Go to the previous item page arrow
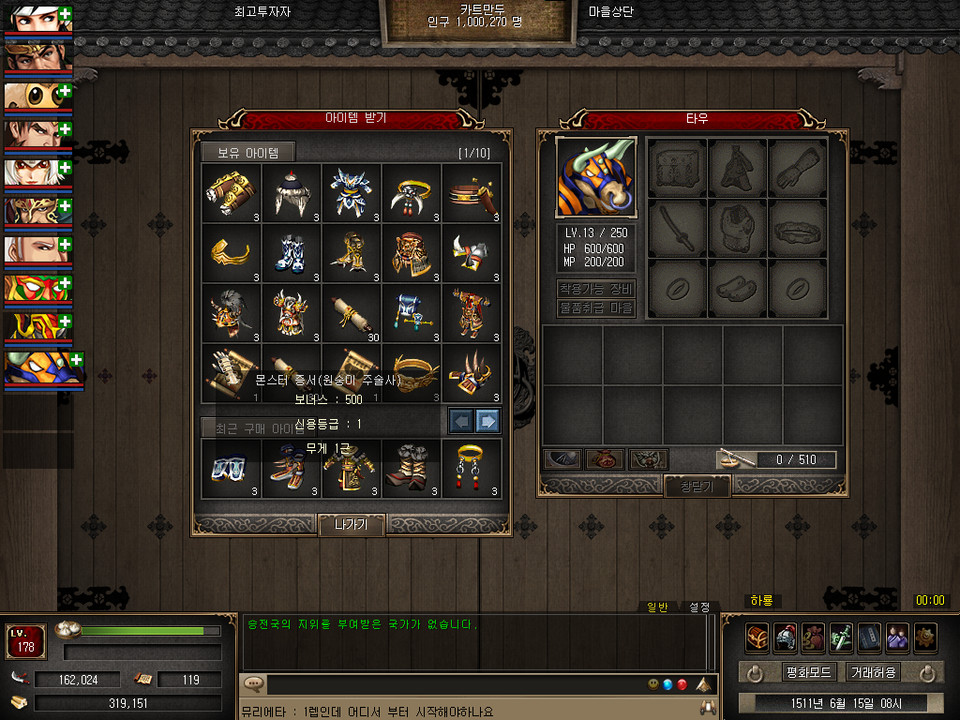 [460, 420]
